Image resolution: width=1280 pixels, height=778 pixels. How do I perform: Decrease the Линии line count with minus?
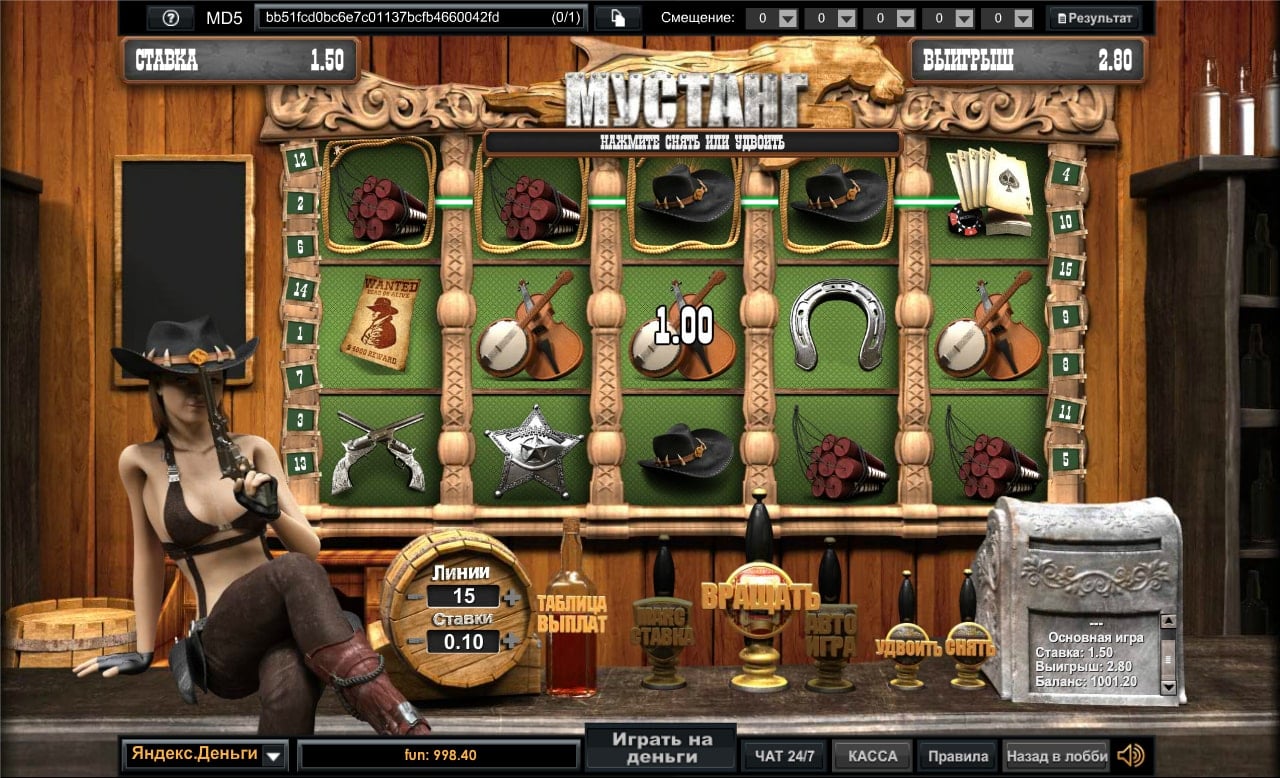pos(414,597)
